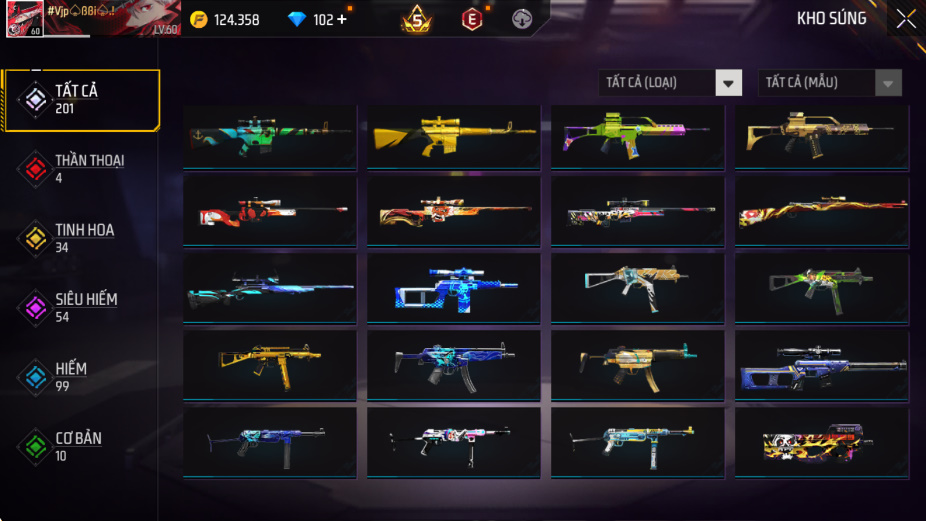
Task: Open the Tinh Hoa rarity tab
Action: 80,238
